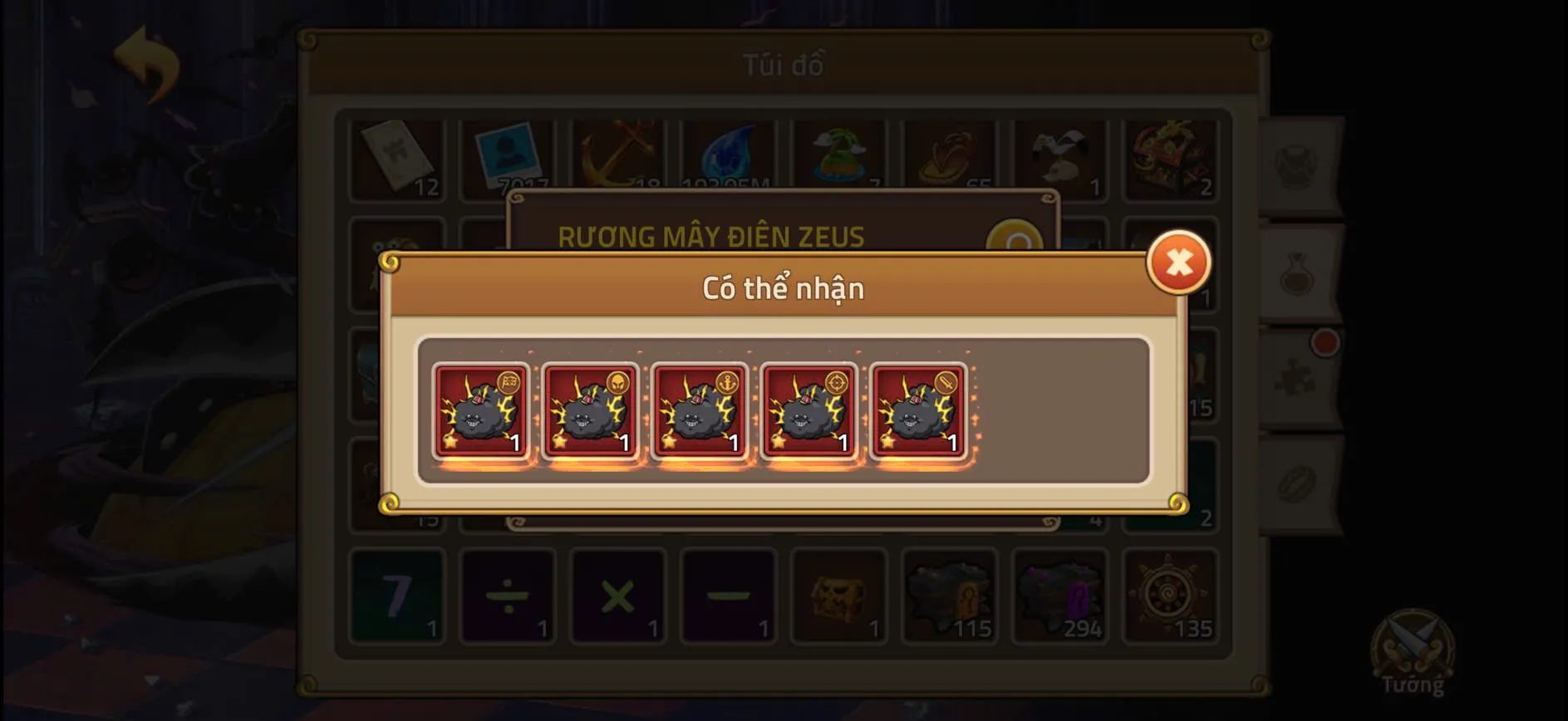Select the multiplication symbol item
Image resolution: width=1568 pixels, height=721 pixels.
619,596
